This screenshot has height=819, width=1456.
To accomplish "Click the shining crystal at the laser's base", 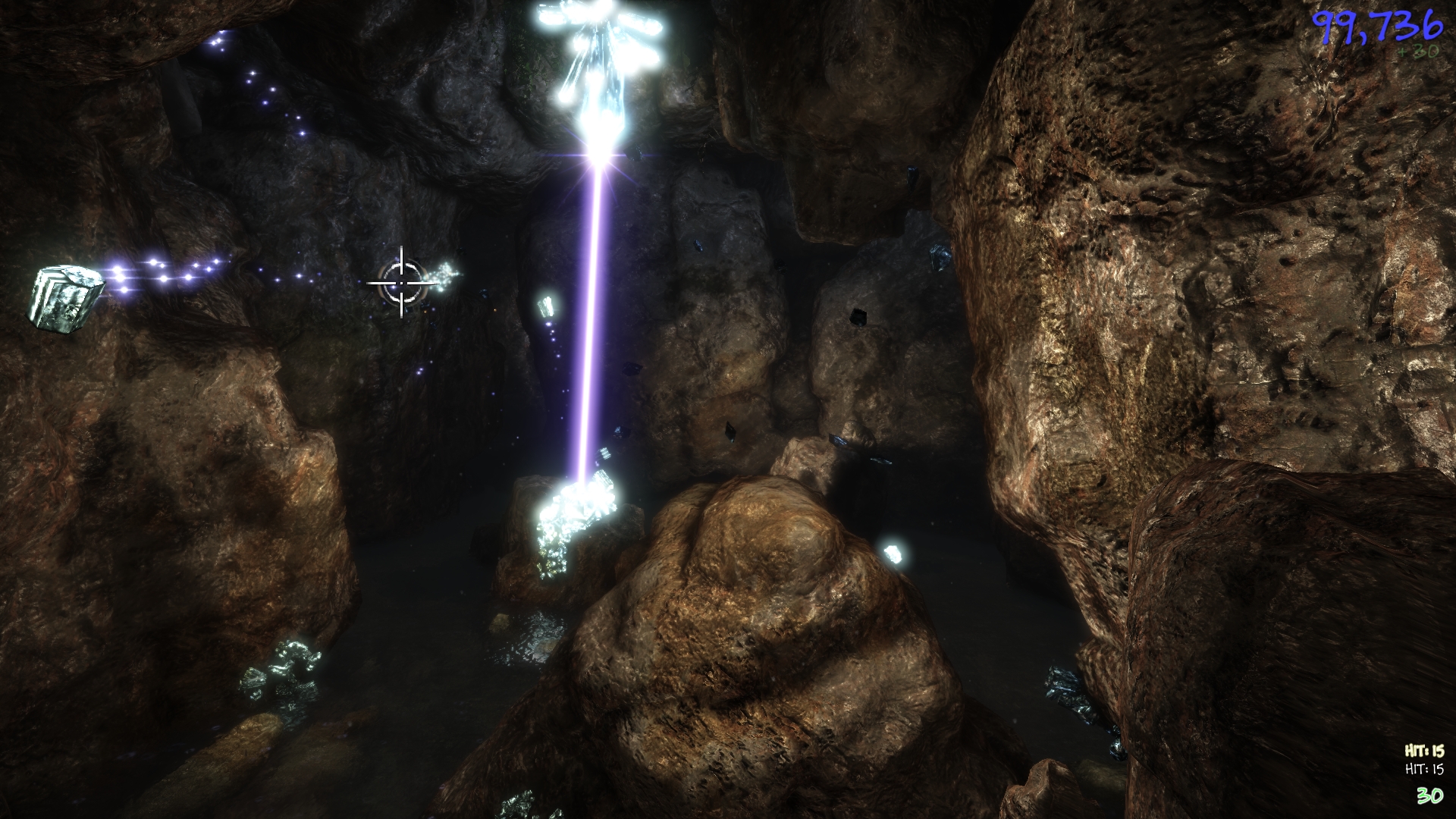I will pos(576,508).
